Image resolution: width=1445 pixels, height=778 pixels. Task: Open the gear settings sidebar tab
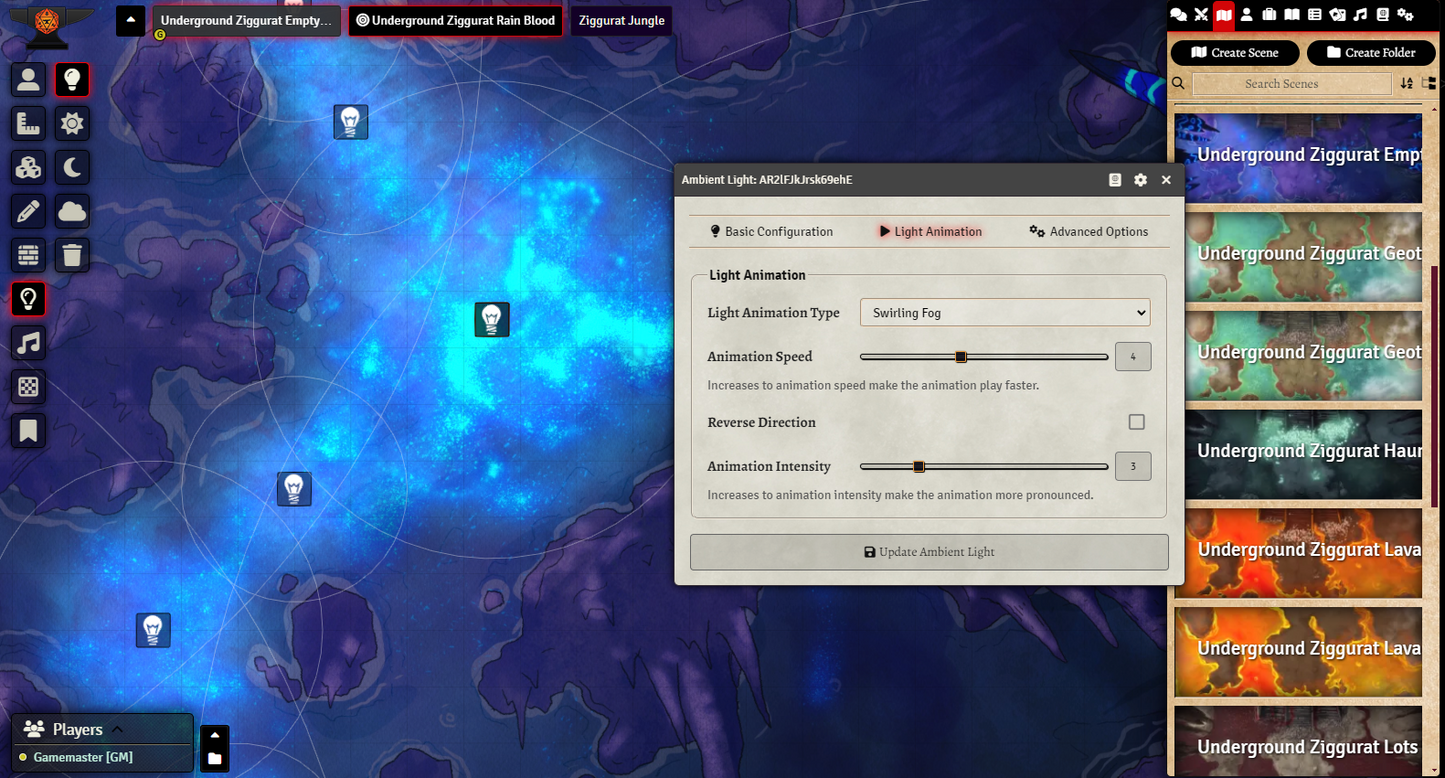[1405, 14]
